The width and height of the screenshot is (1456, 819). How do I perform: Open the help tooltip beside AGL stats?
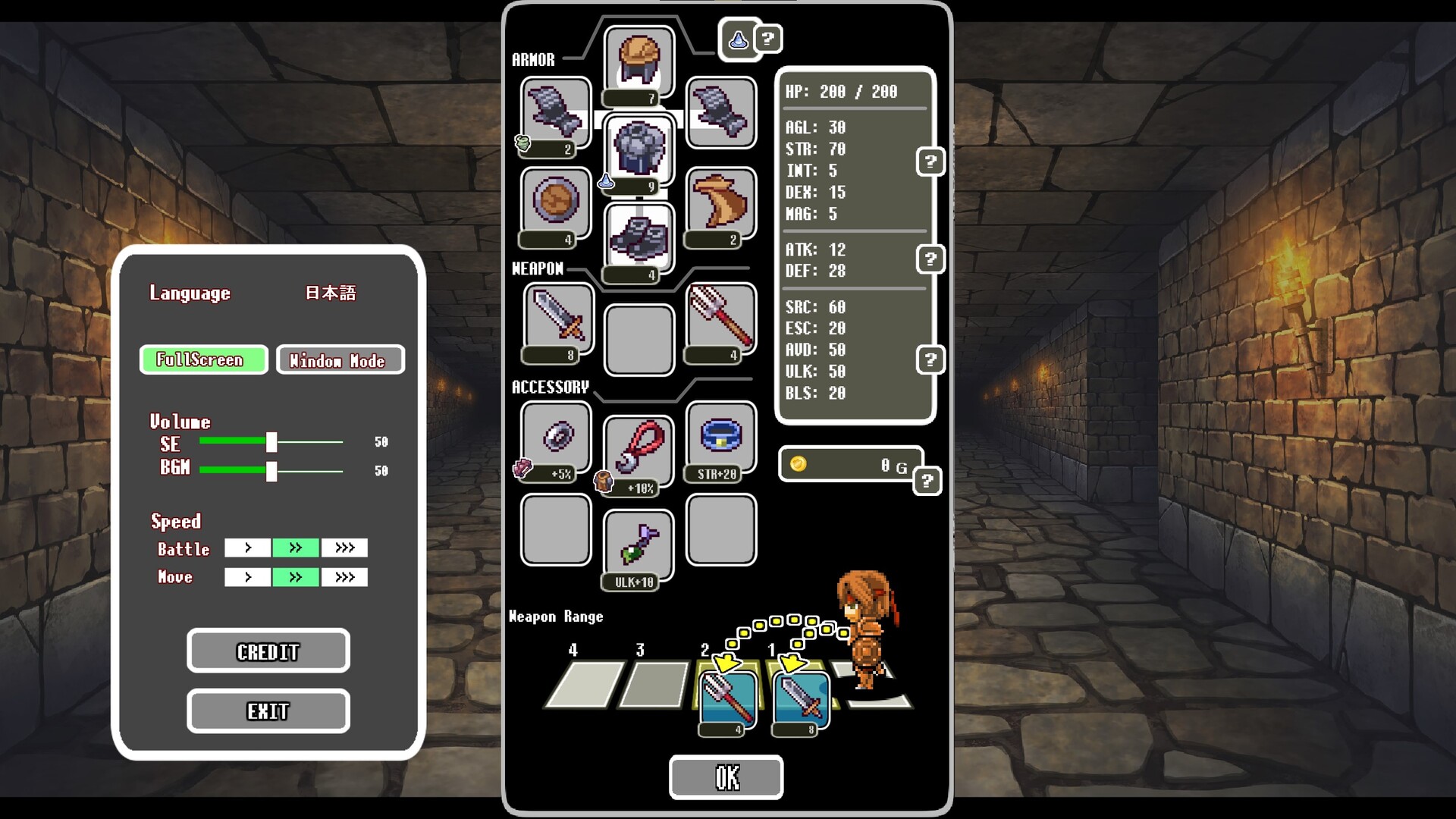coord(930,161)
